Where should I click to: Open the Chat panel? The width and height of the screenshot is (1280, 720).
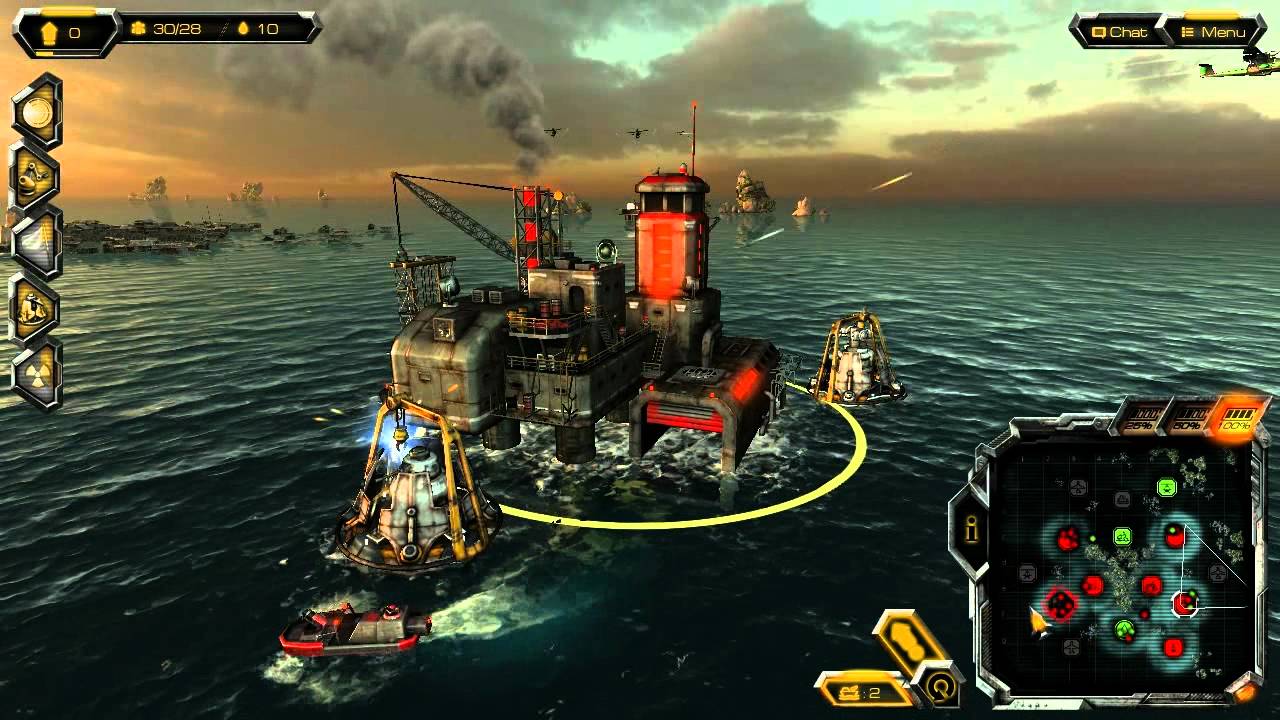(1118, 32)
